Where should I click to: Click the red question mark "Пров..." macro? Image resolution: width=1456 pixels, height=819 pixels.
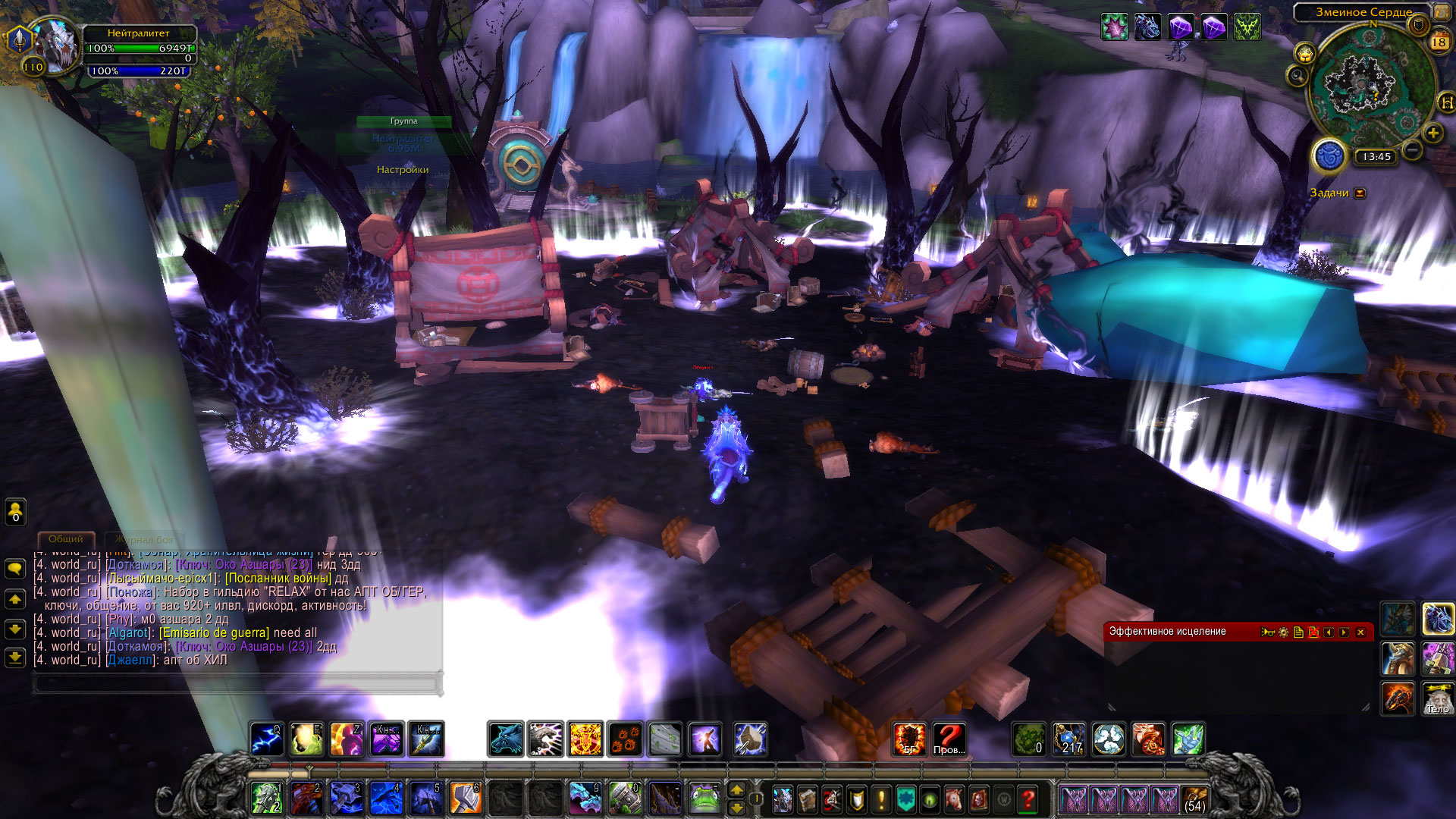[949, 739]
